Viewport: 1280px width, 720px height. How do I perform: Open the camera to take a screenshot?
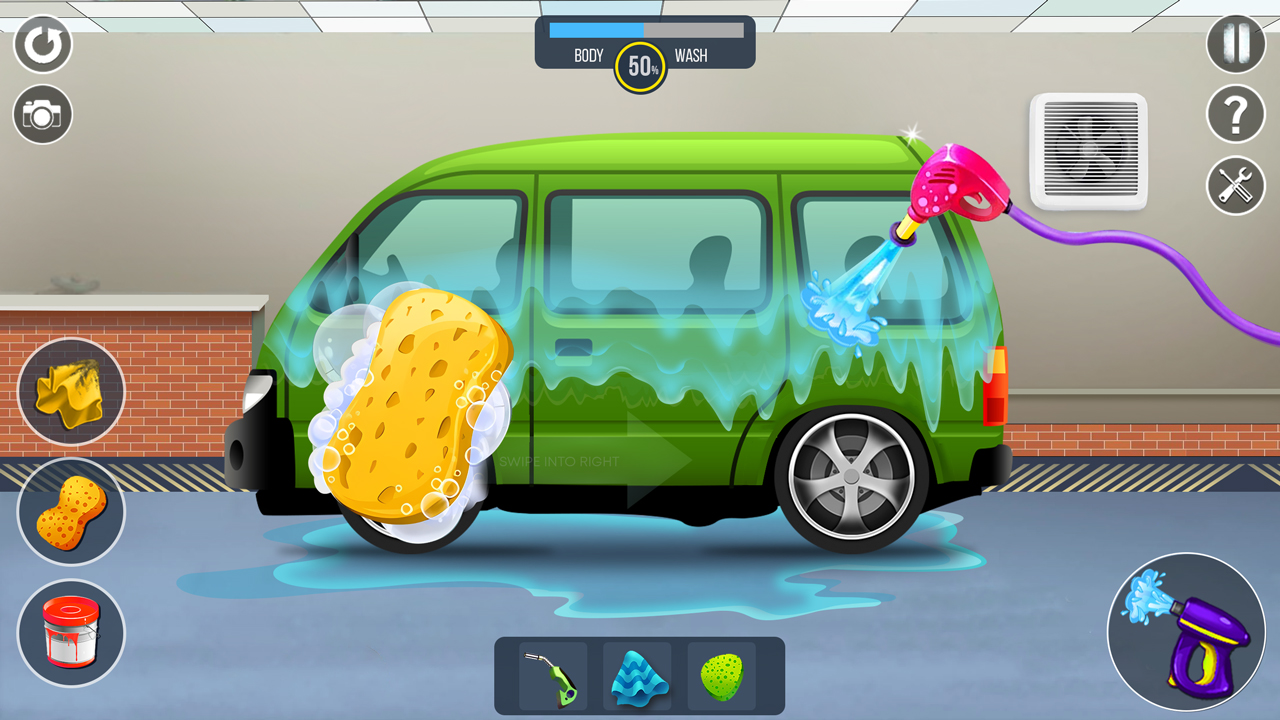click(42, 114)
